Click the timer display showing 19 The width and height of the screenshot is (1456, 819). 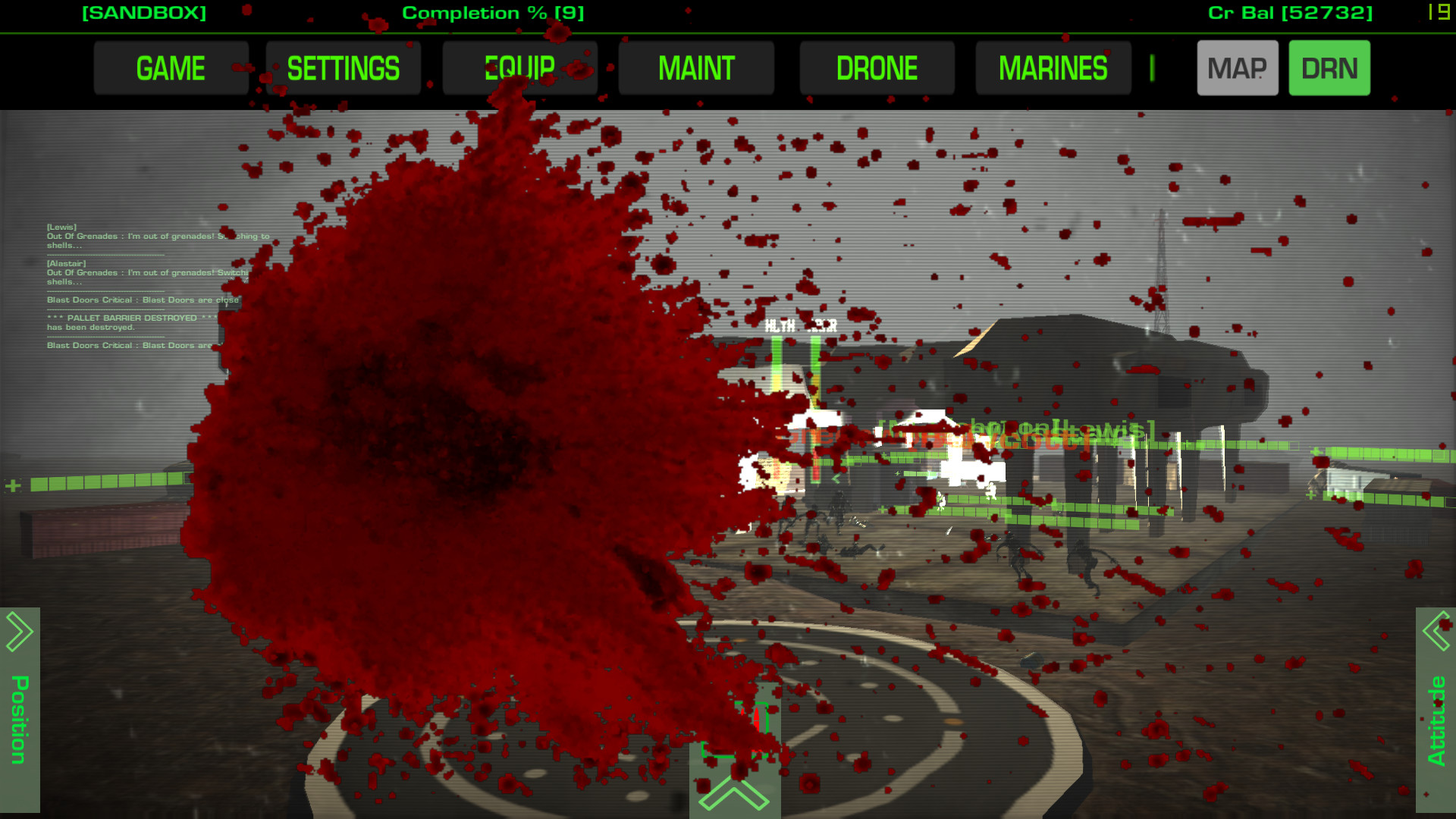click(x=1438, y=13)
